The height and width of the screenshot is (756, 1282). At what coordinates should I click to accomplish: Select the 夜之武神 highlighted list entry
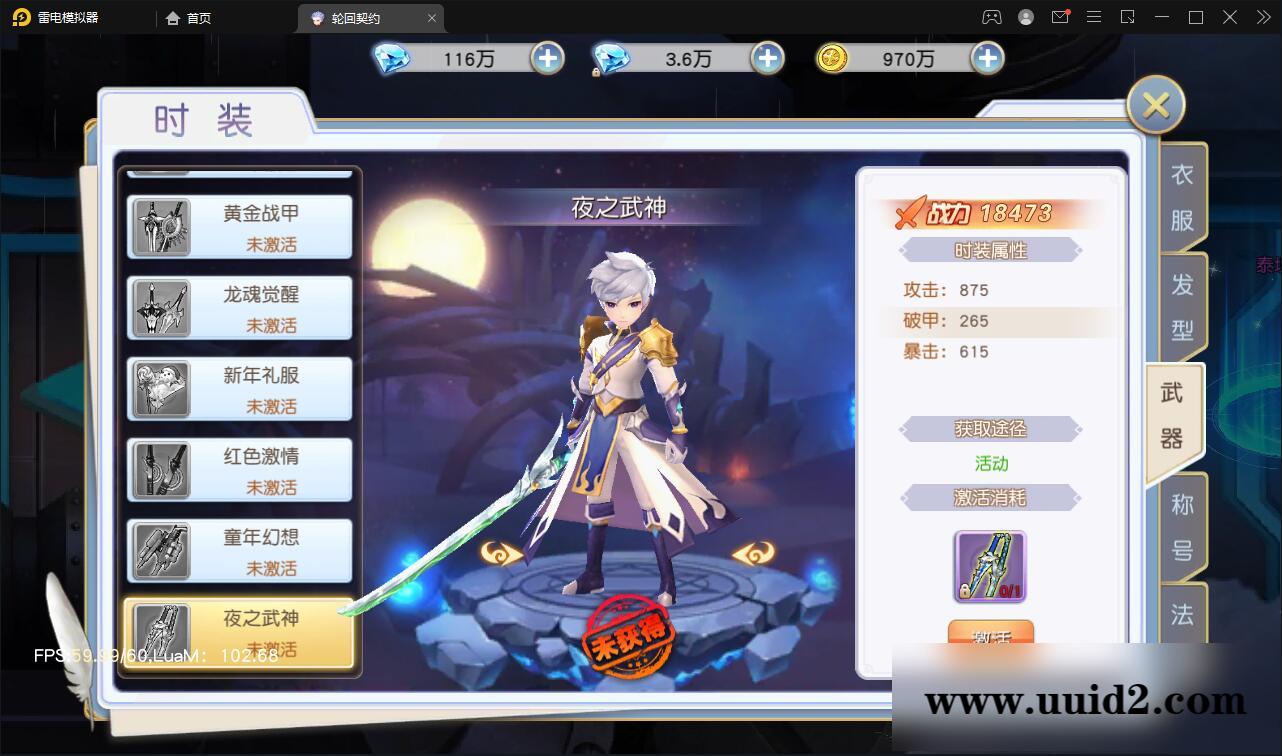238,632
